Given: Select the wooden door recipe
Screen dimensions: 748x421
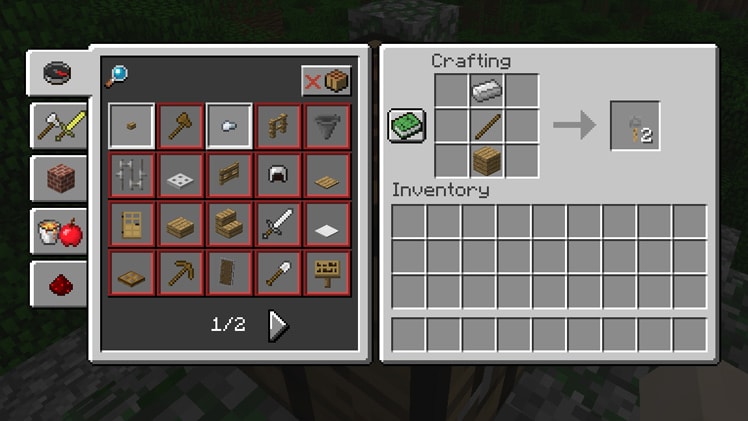Looking at the screenshot, I should [x=132, y=223].
